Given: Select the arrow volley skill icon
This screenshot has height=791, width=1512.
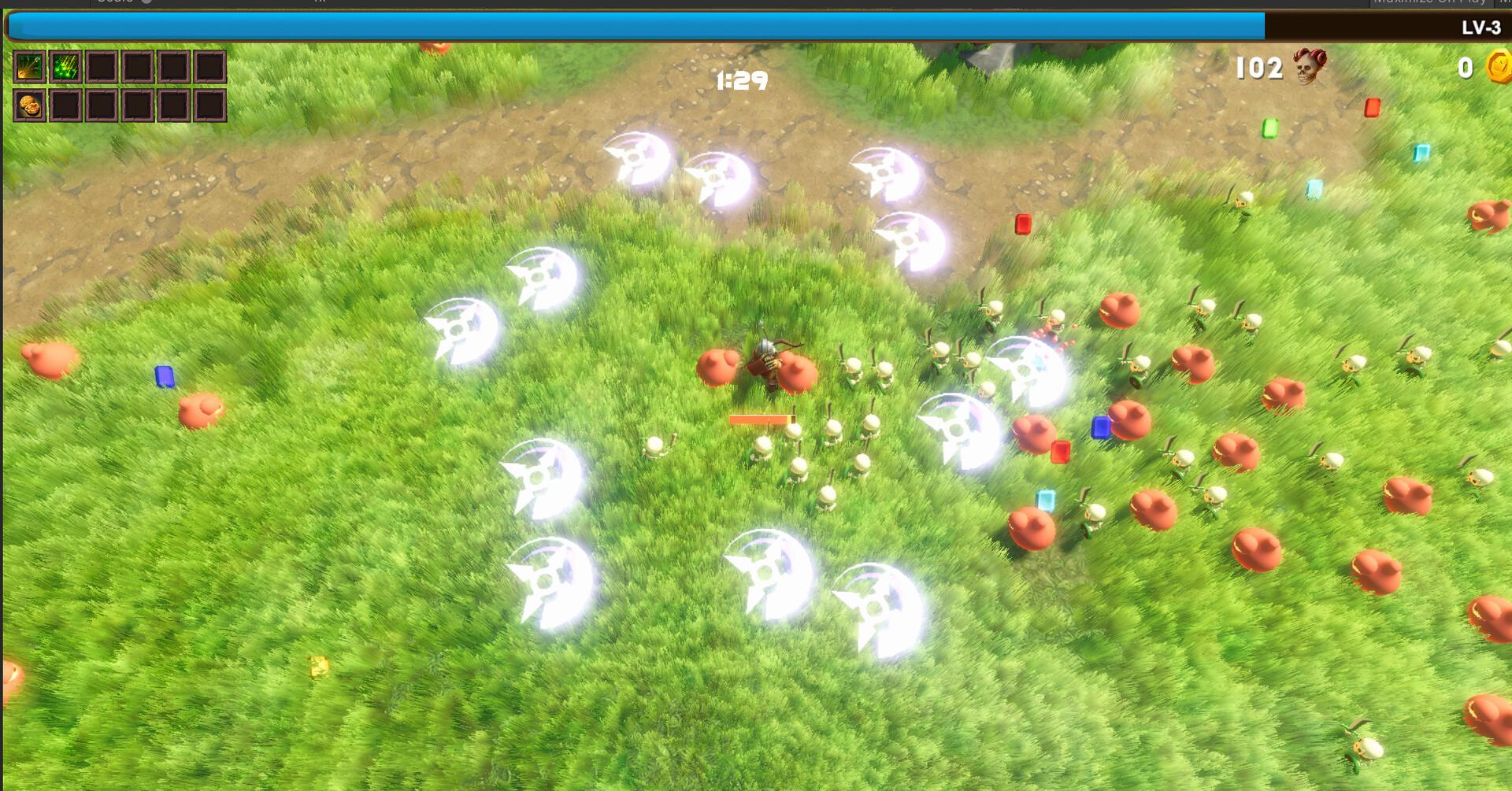Looking at the screenshot, I should click(29, 68).
